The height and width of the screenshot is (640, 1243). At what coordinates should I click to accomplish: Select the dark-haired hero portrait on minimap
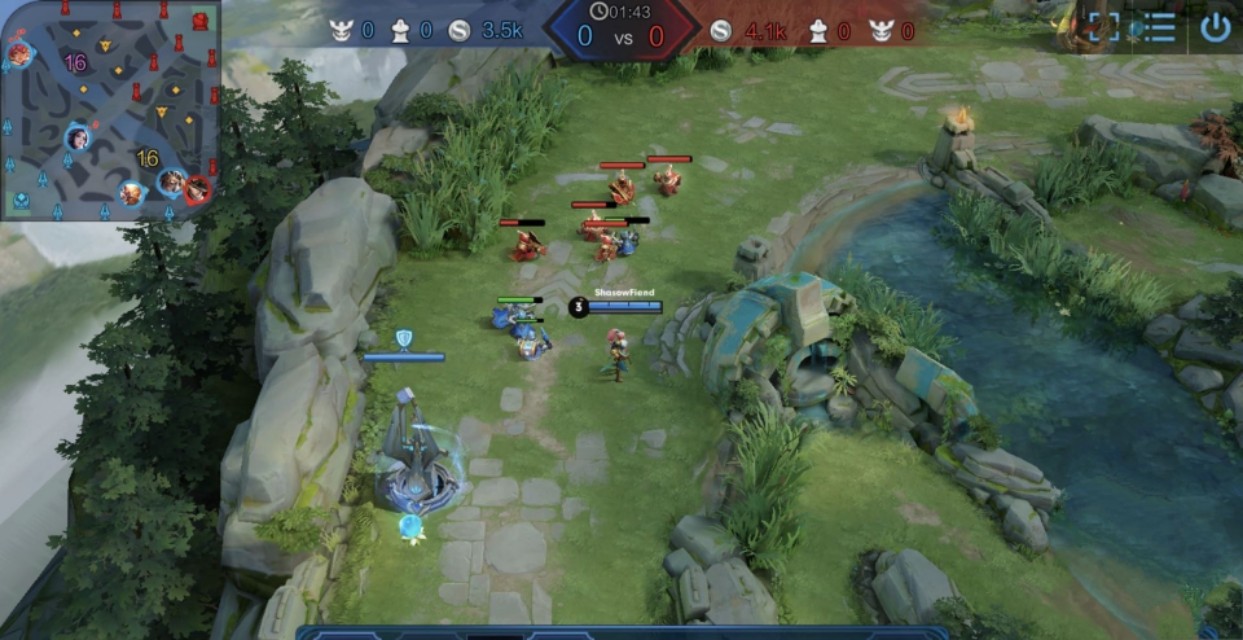click(77, 138)
